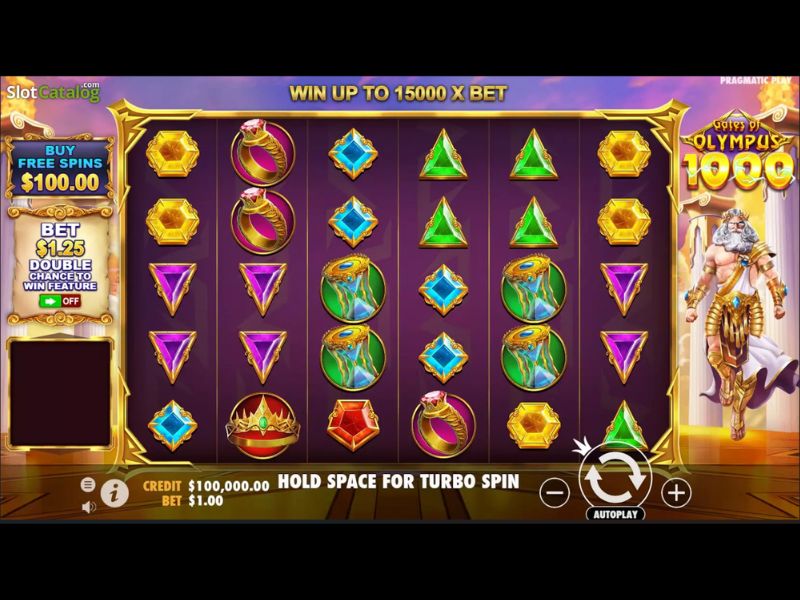The image size is (800, 600).
Task: Decrease the bet with the minus button
Action: coord(555,492)
